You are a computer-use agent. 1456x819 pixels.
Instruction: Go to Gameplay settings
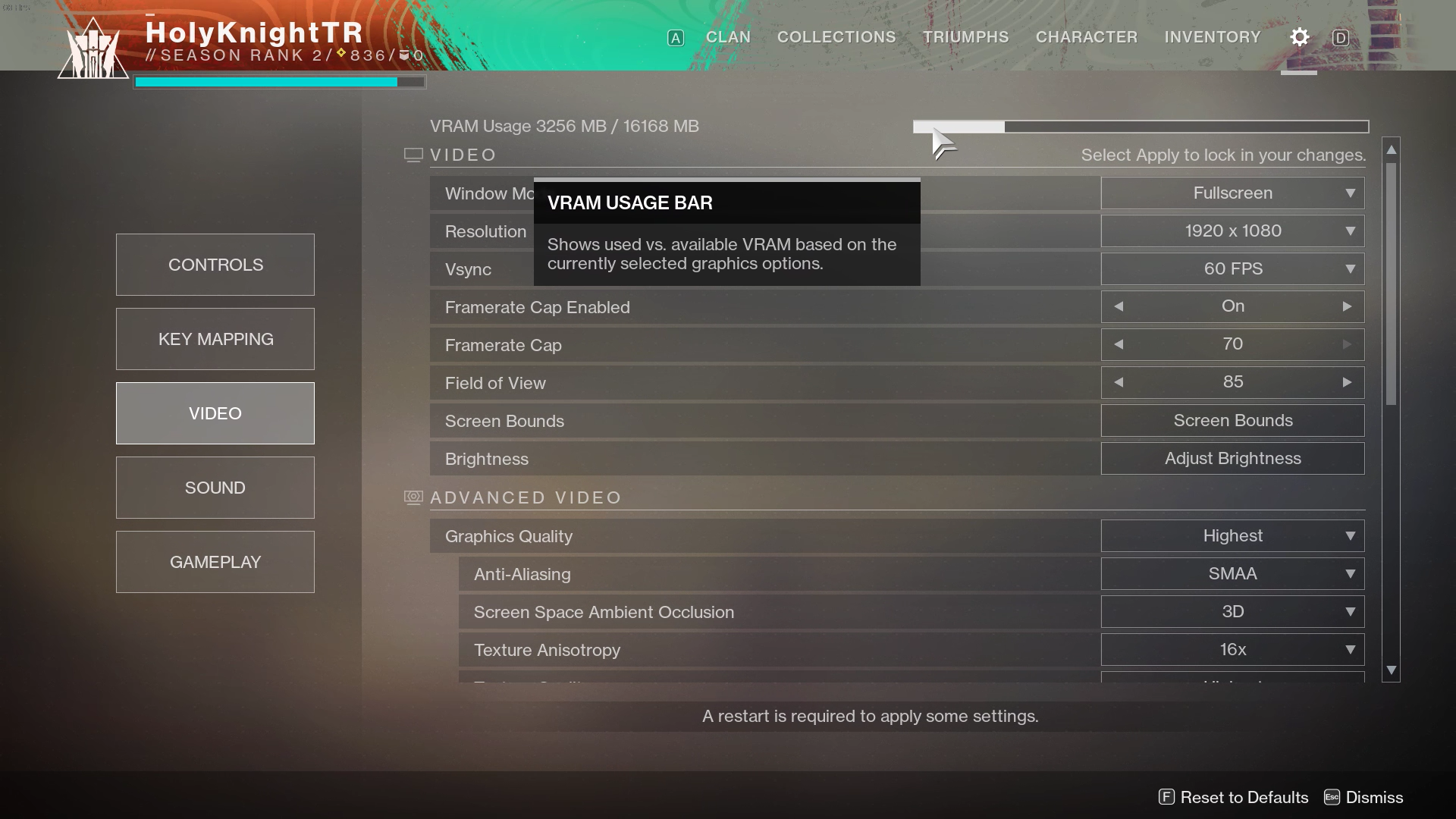[215, 562]
